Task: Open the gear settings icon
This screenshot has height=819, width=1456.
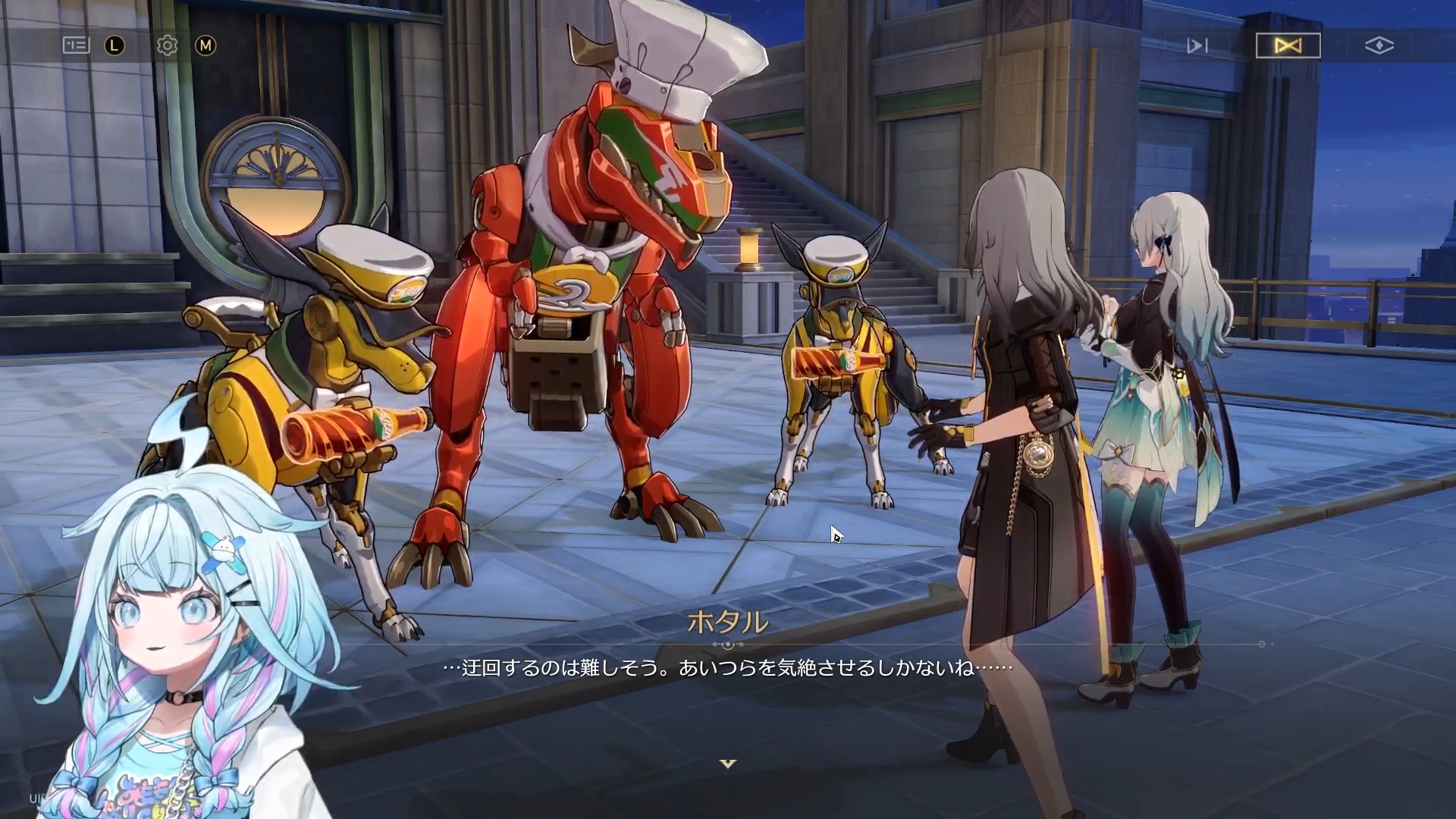Action: click(167, 45)
